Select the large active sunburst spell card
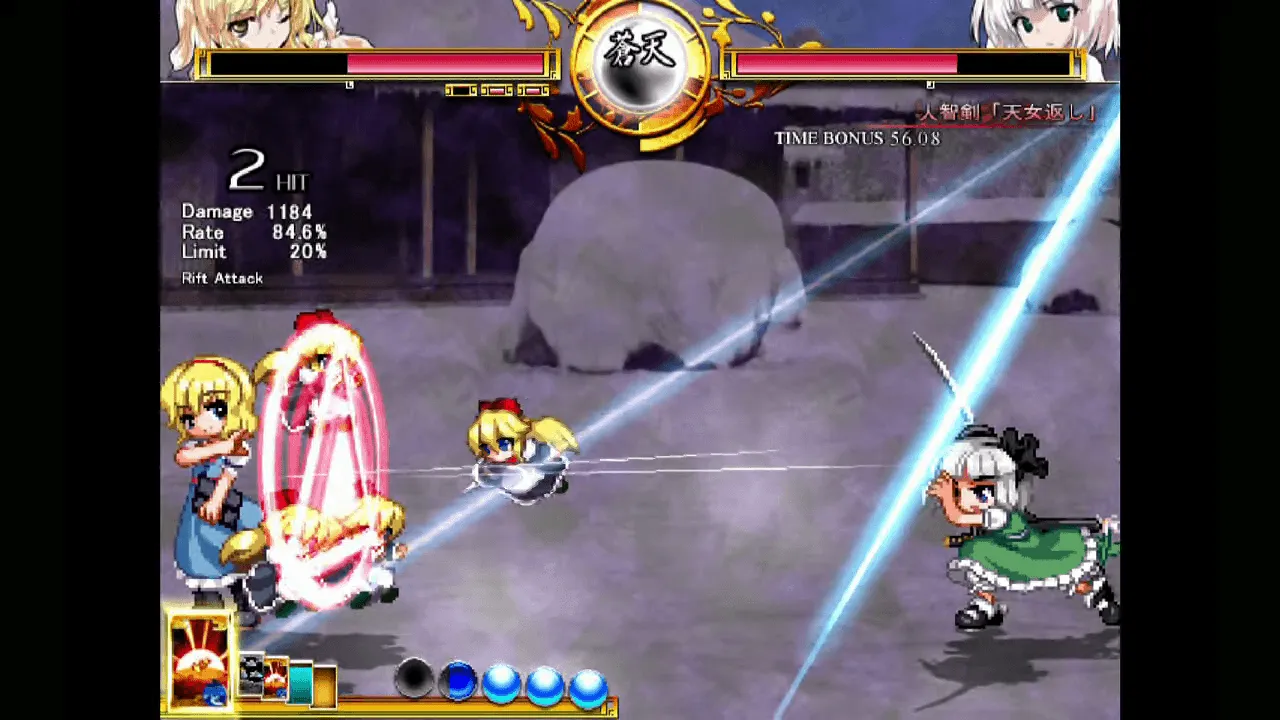The image size is (1280, 720). point(201,661)
